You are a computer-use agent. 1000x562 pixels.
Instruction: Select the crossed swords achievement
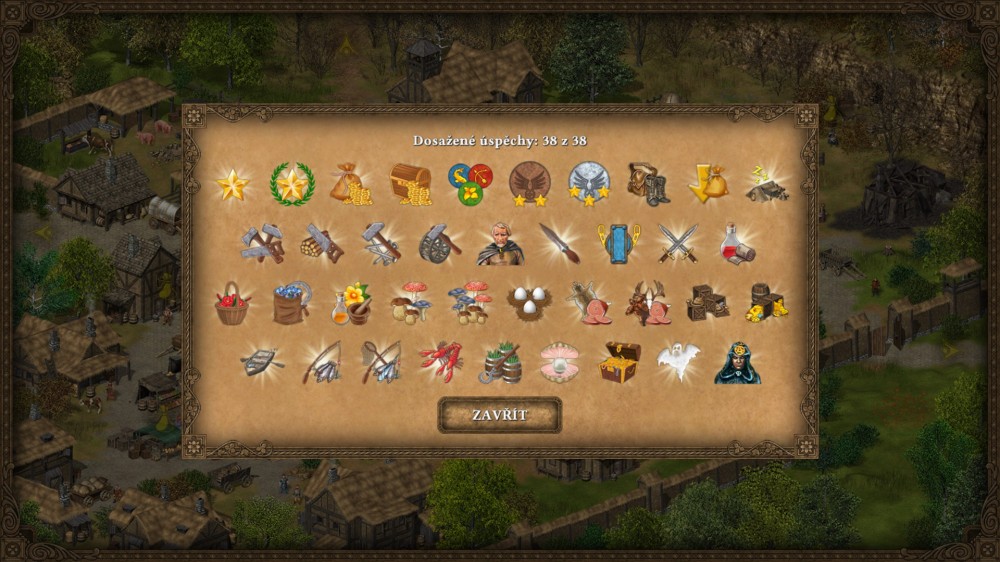pyautogui.click(x=677, y=243)
